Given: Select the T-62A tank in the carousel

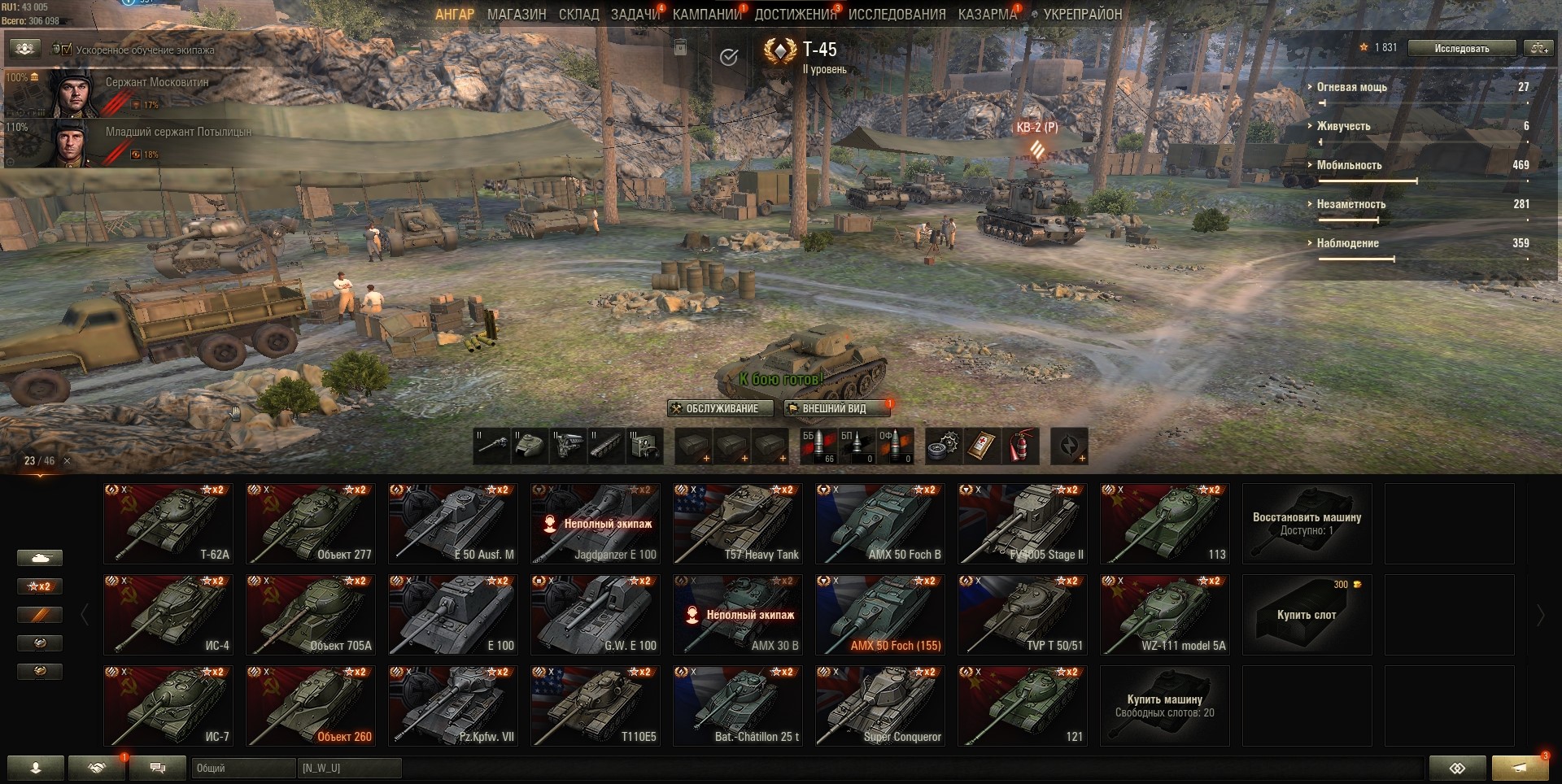Looking at the screenshot, I should click(x=168, y=523).
